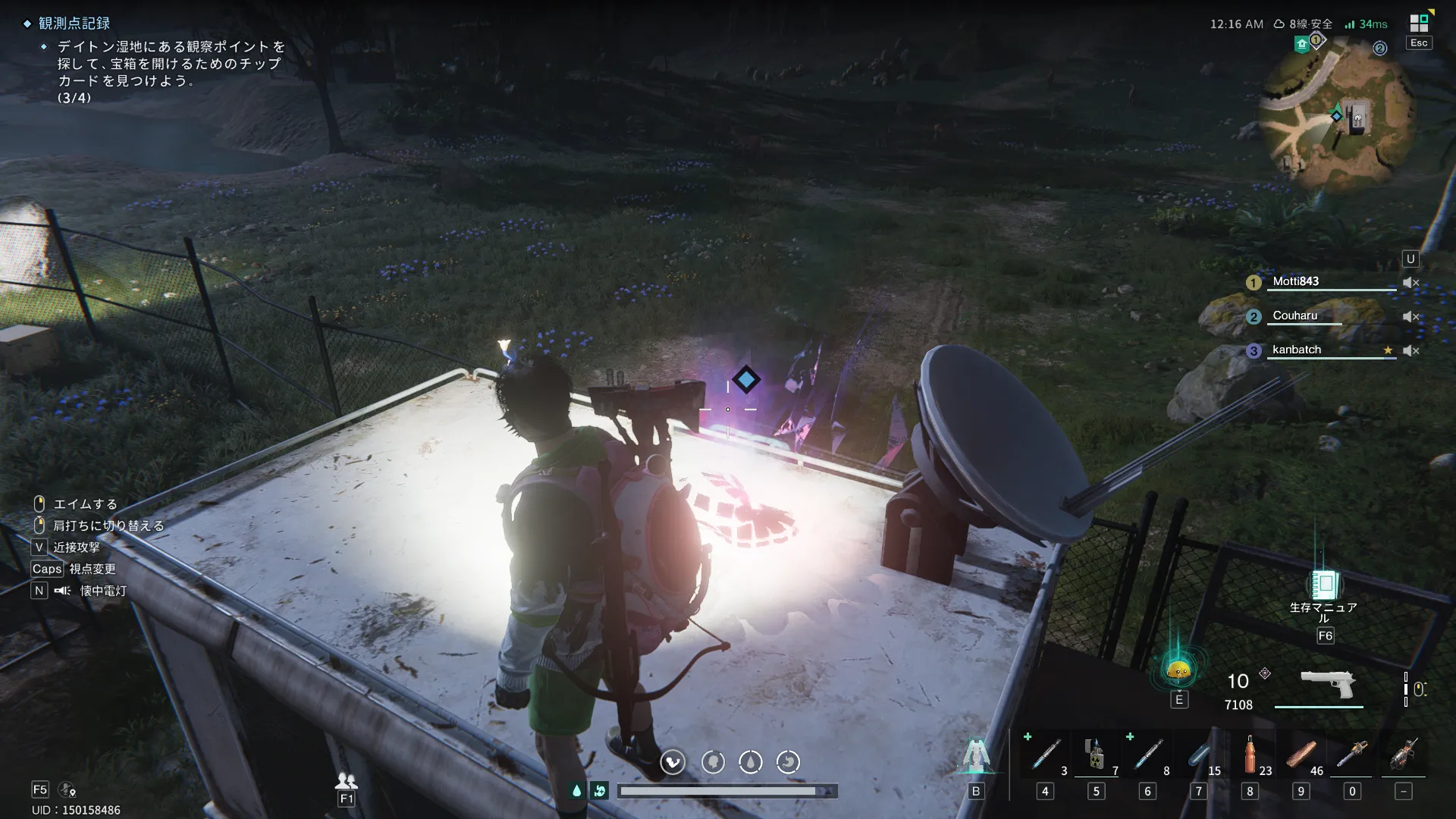Open the Survival Manual (生存マニュアル) icon
This screenshot has height=819, width=1456.
click(x=1324, y=585)
